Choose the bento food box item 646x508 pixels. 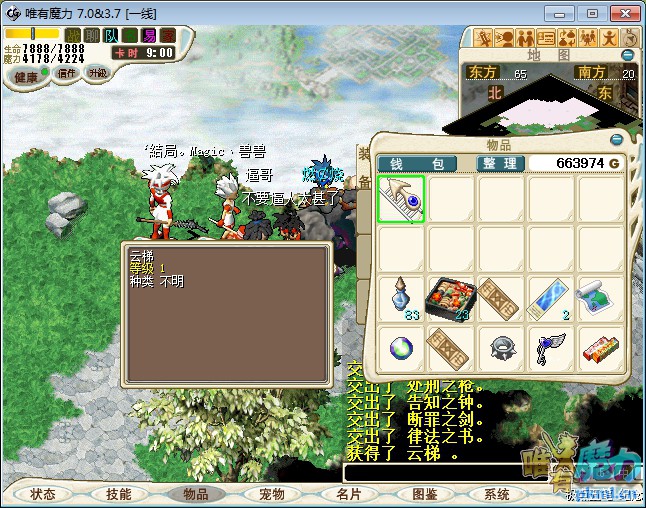click(451, 299)
